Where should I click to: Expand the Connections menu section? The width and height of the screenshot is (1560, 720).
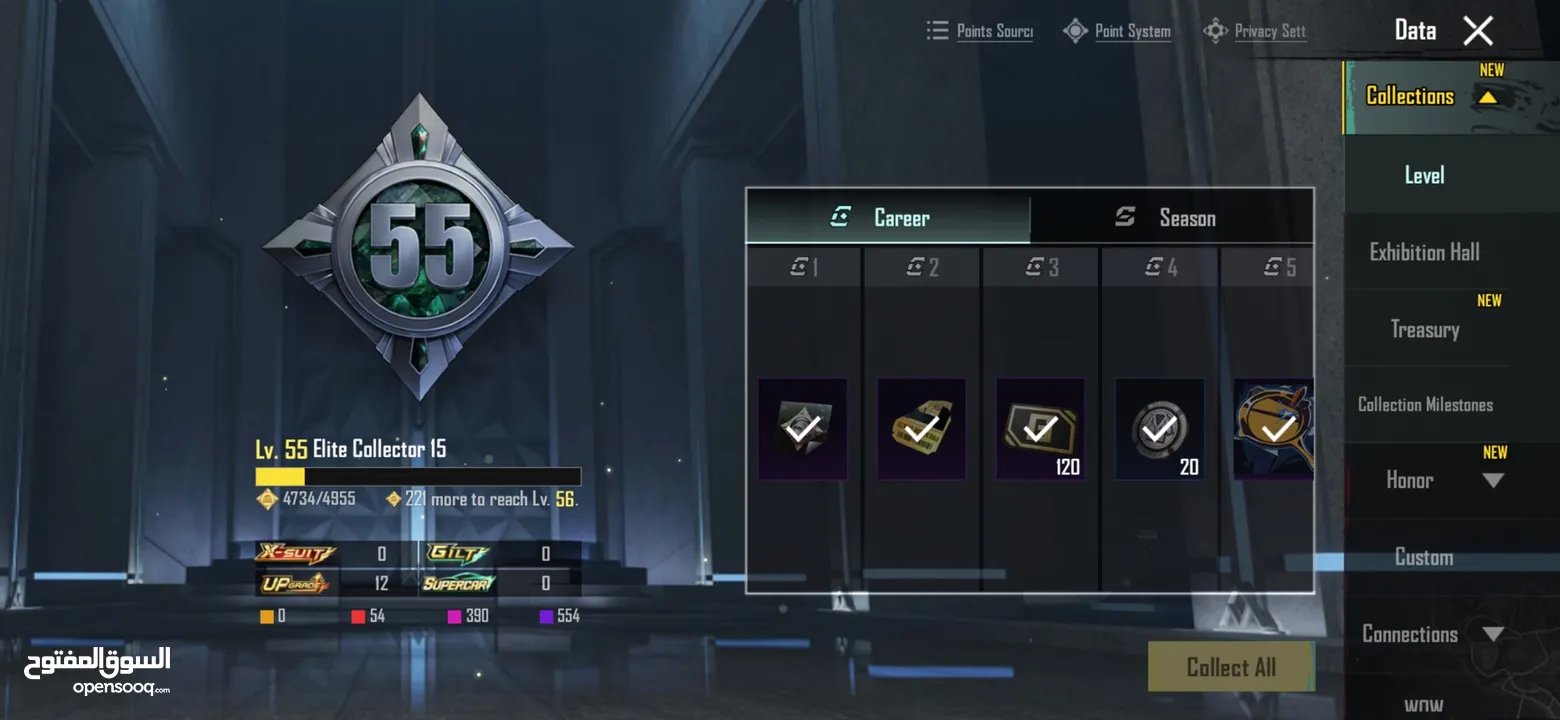click(x=1492, y=634)
